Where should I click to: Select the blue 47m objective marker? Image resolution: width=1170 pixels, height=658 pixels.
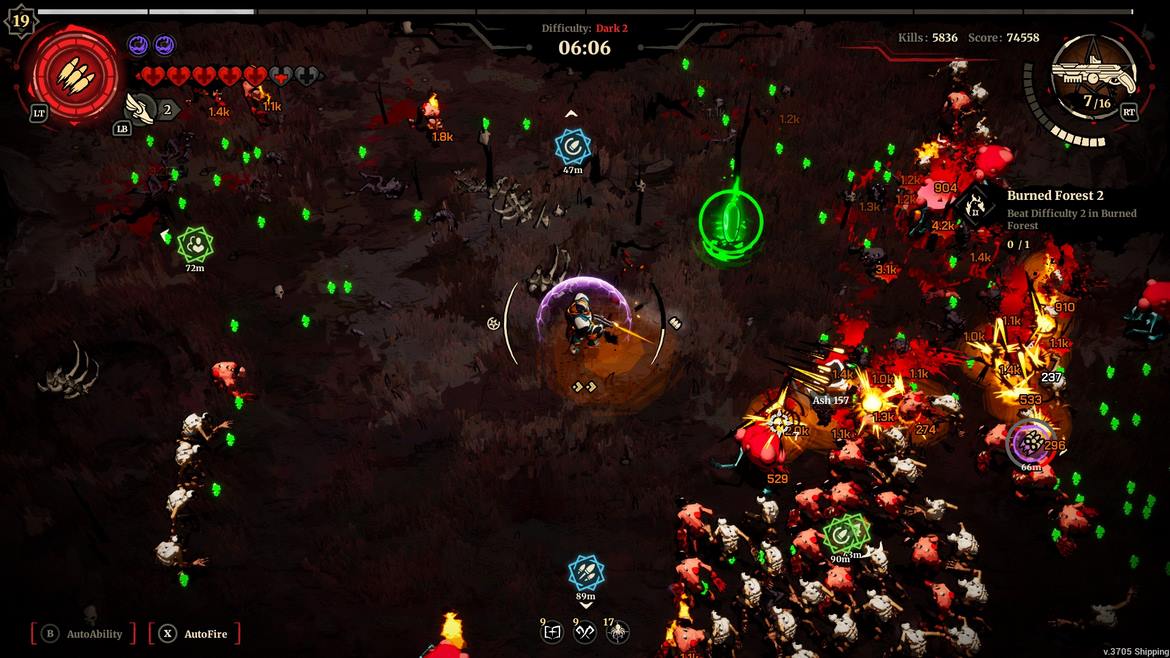tap(572, 148)
